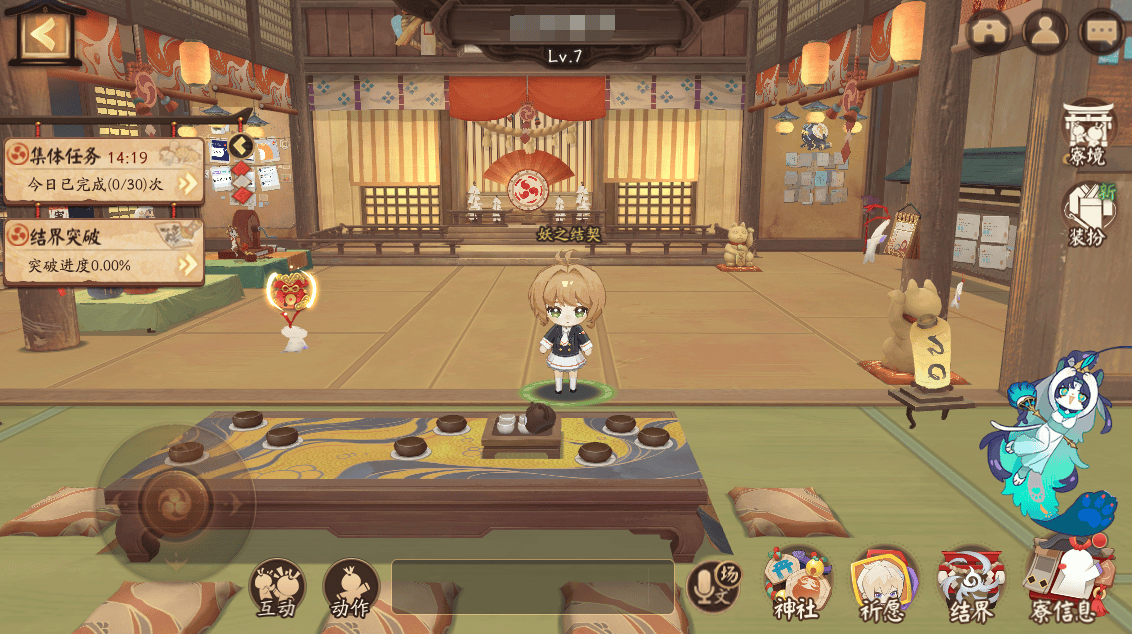Open the member profile icon
Image resolution: width=1132 pixels, height=634 pixels.
pos(1045,32)
